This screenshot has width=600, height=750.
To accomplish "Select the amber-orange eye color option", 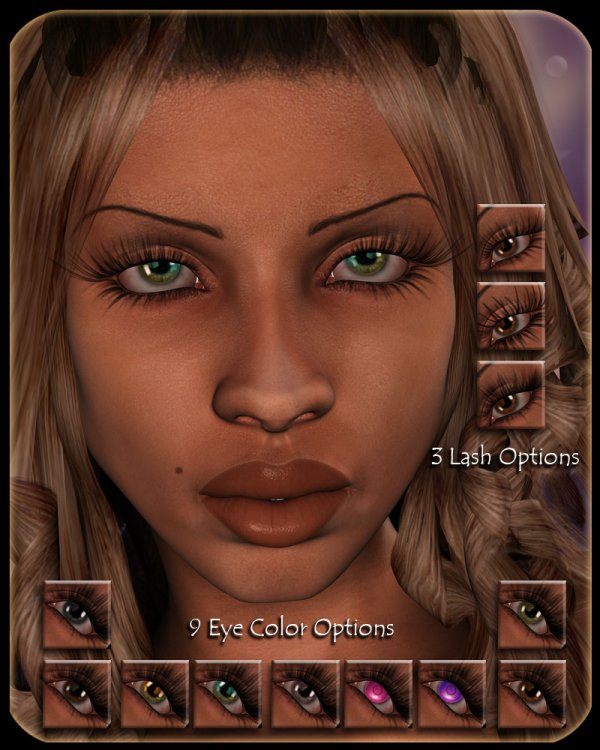I will [155, 693].
